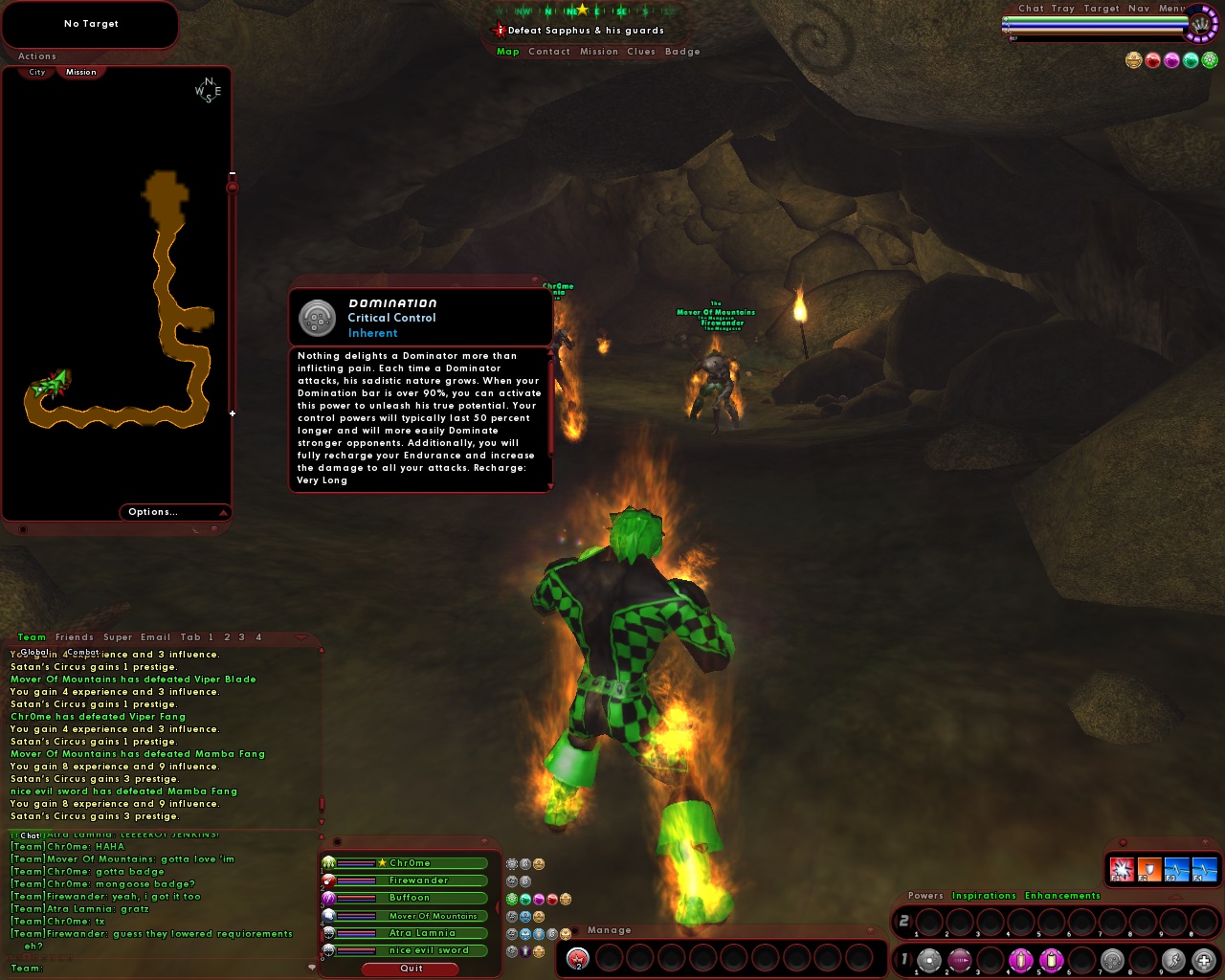Toggle the Contact window from the nav bar

549,52
